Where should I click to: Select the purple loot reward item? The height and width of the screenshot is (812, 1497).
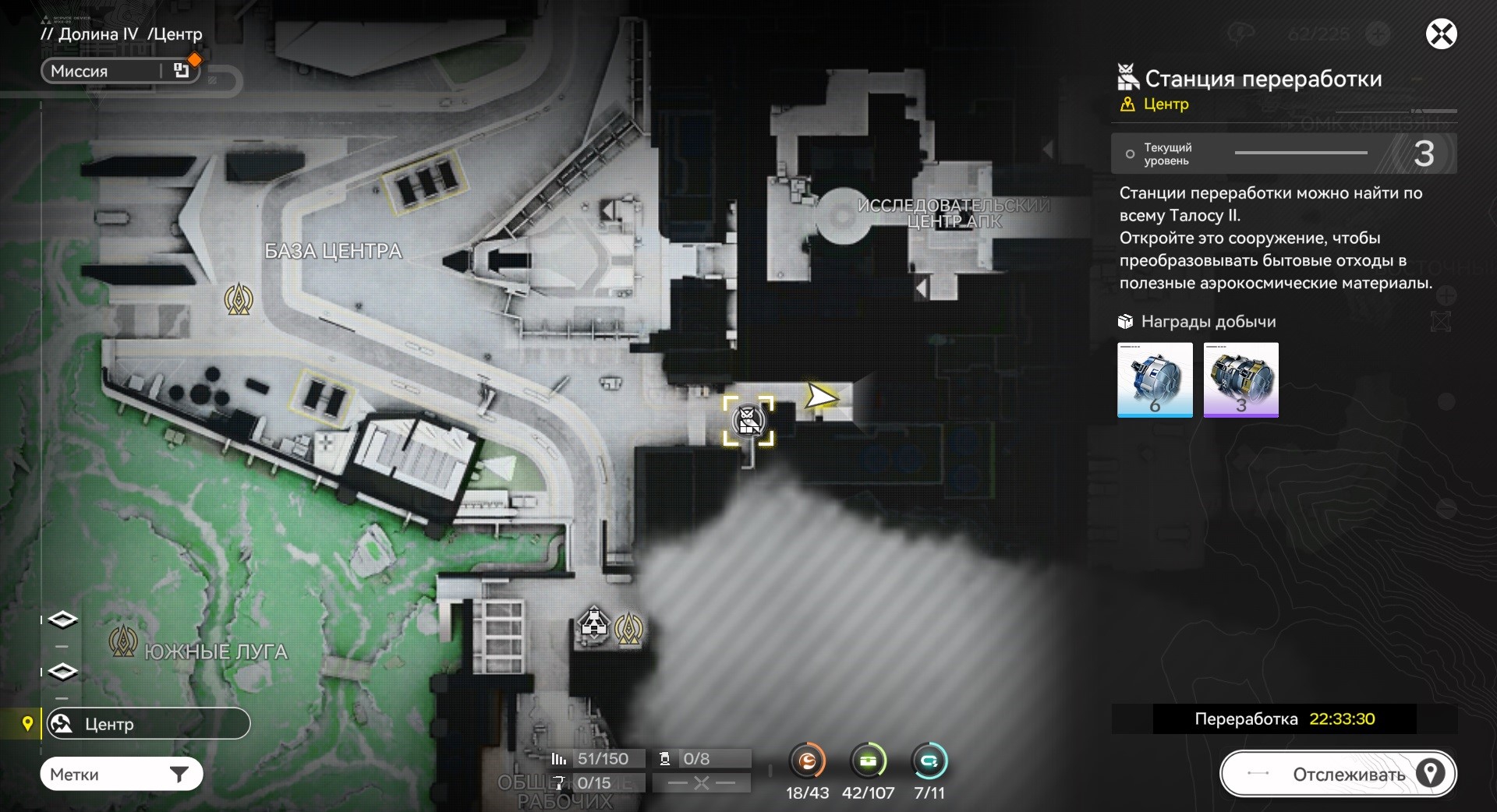point(1240,380)
